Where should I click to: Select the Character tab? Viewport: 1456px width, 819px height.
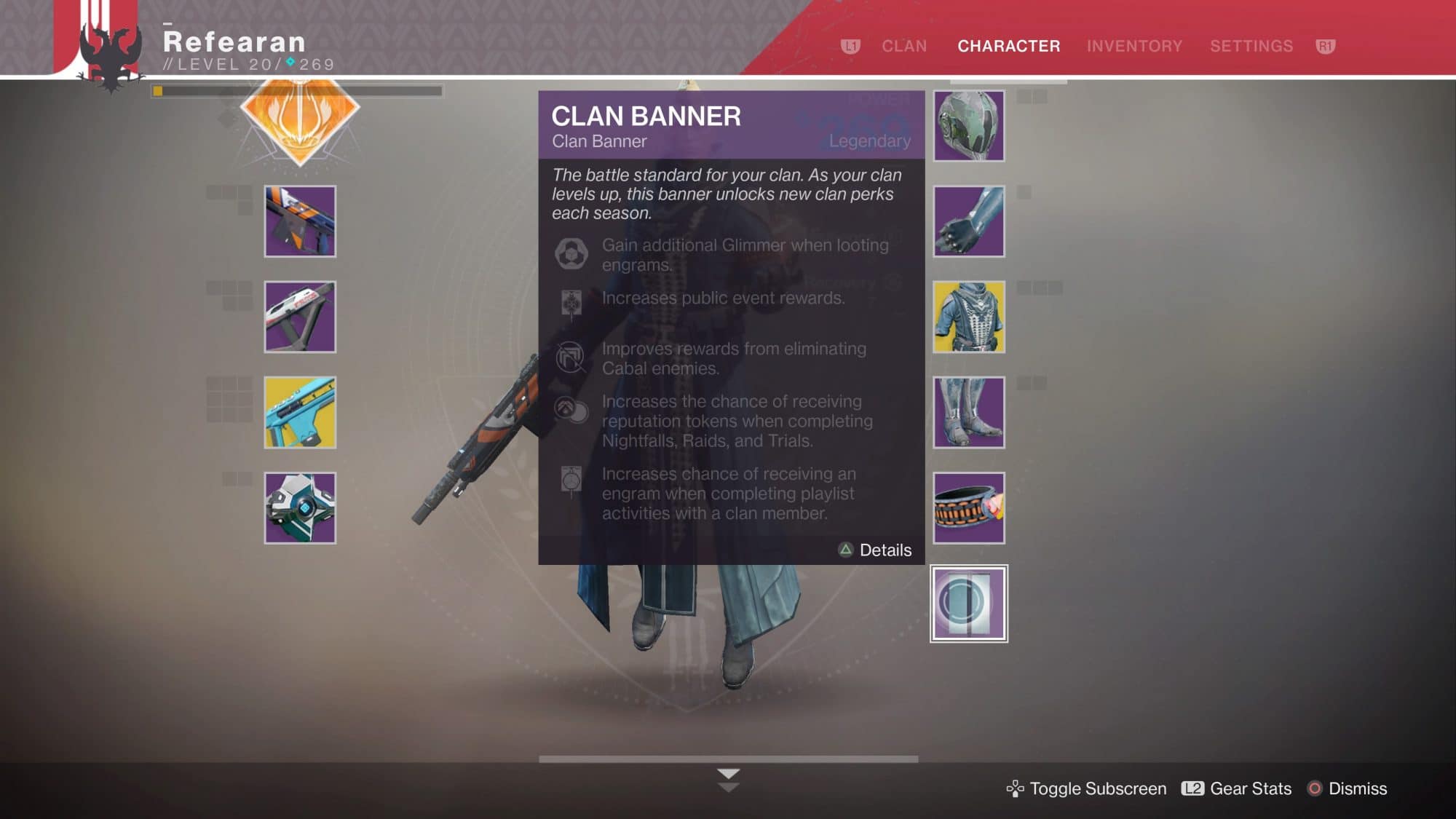1008,46
